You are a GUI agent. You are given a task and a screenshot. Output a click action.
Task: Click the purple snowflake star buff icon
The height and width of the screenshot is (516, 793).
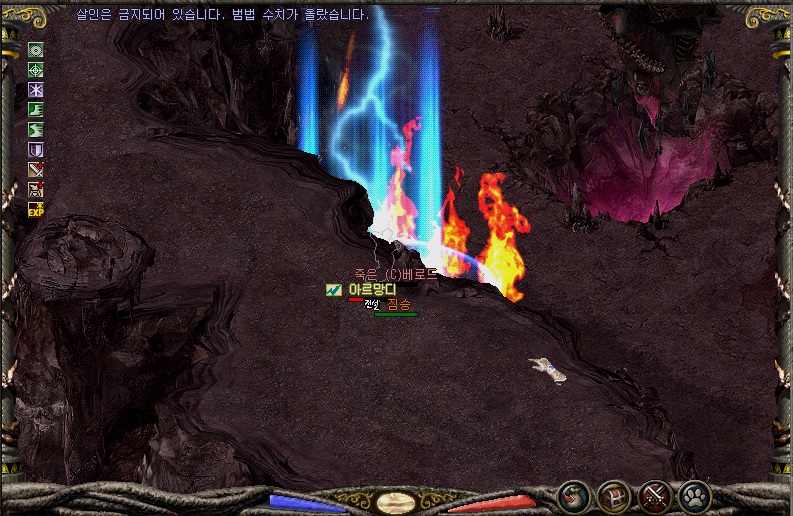pos(36,90)
